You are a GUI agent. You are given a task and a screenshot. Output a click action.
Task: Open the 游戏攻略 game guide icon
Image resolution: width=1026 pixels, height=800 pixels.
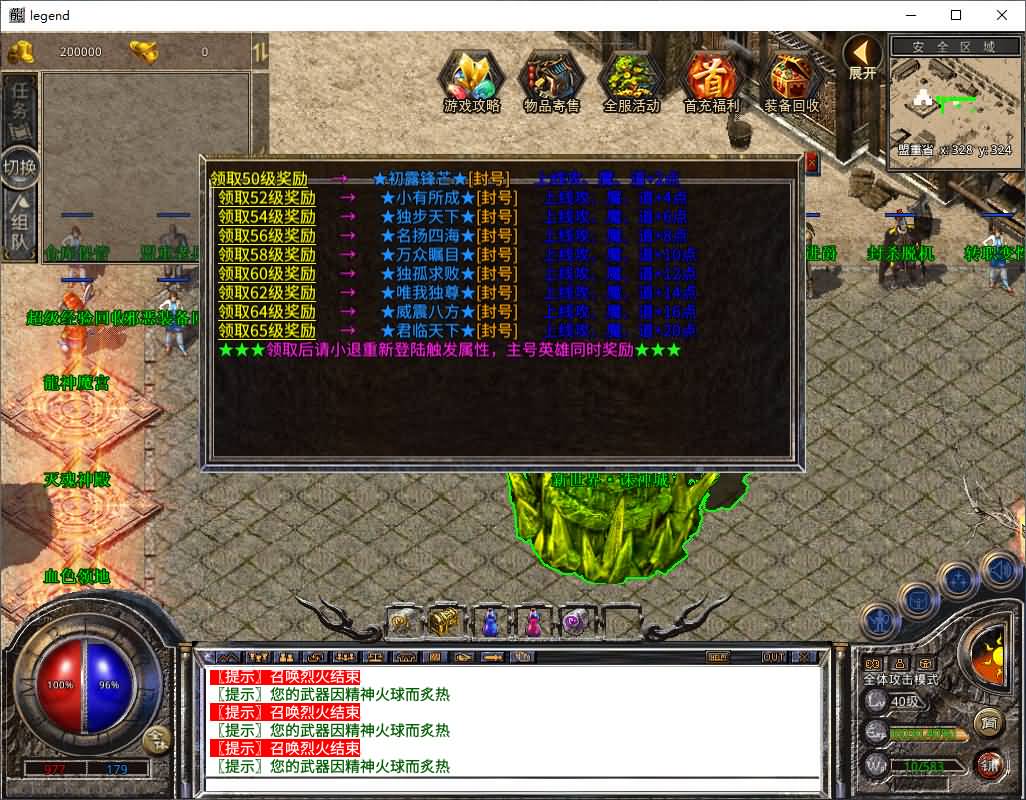click(472, 82)
